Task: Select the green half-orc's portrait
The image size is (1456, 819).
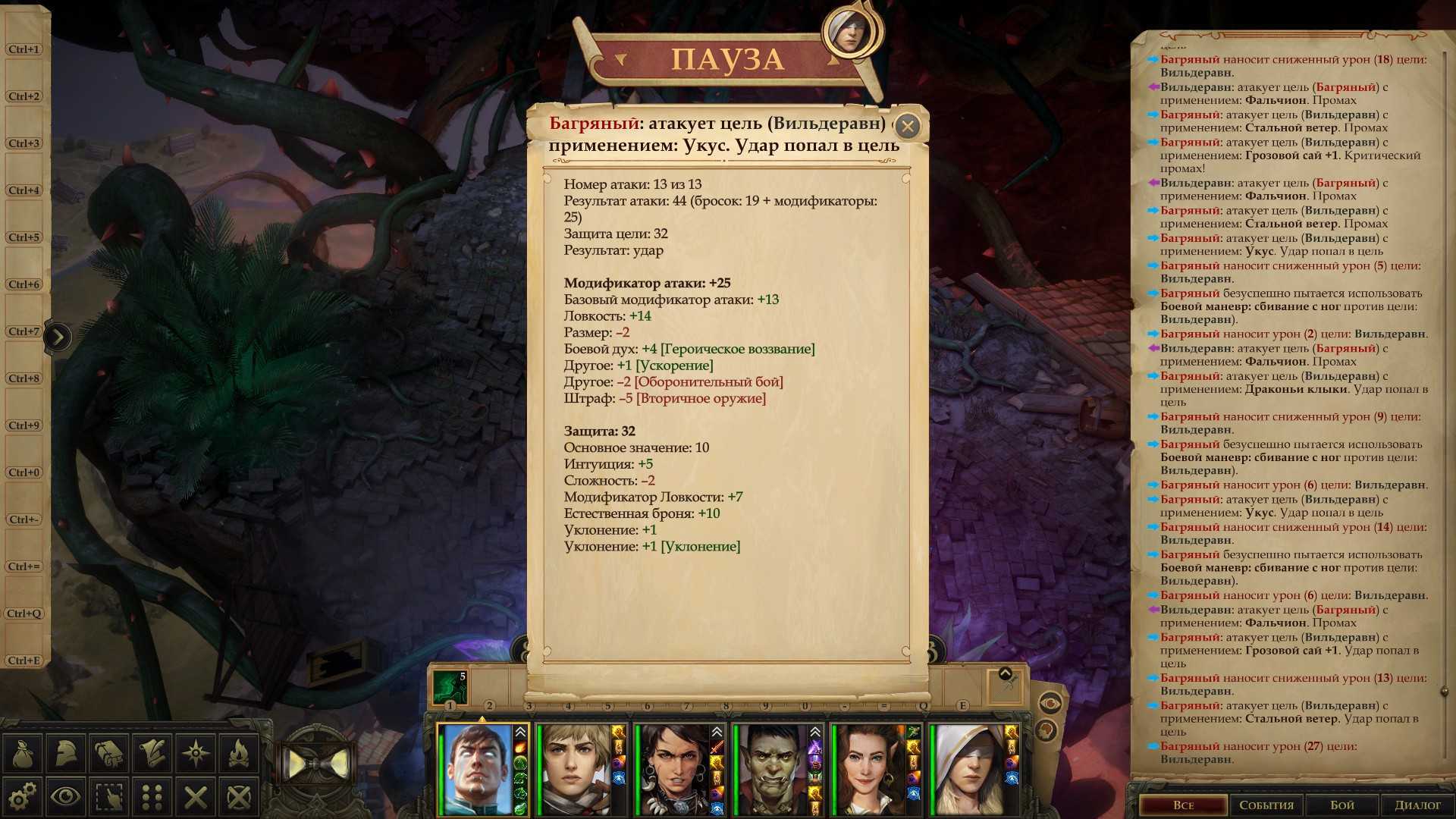Action: (772, 769)
